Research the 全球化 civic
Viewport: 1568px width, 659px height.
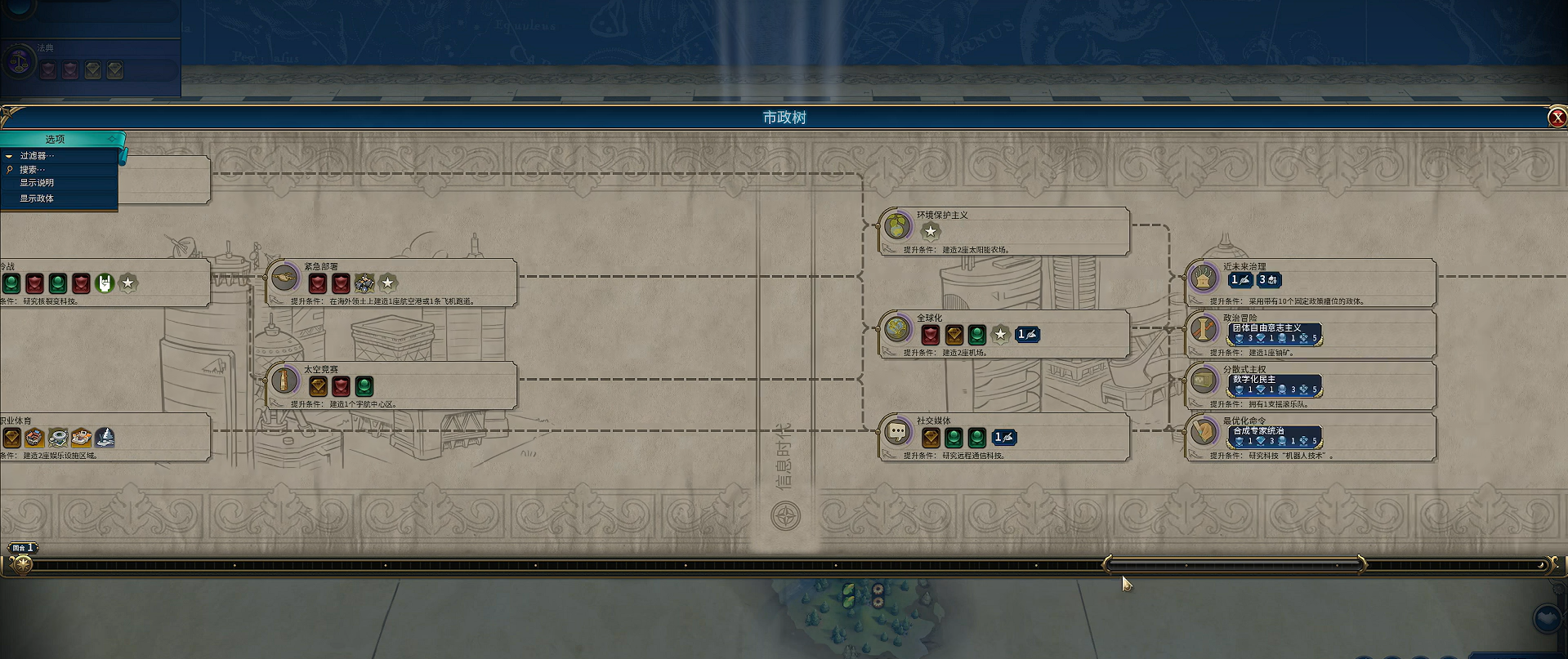coord(897,330)
